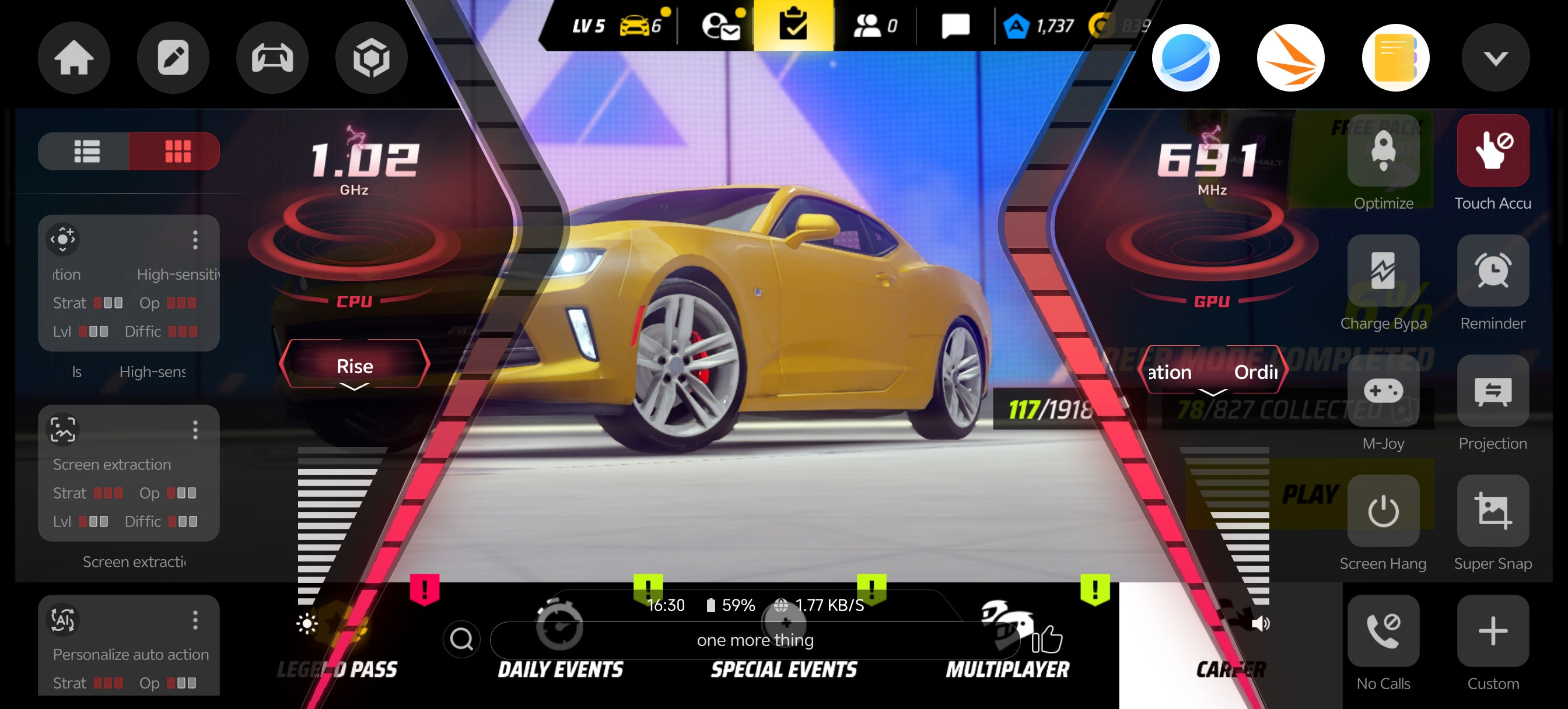Toggle Touch Accu mistouch prevention

pos(1492,151)
